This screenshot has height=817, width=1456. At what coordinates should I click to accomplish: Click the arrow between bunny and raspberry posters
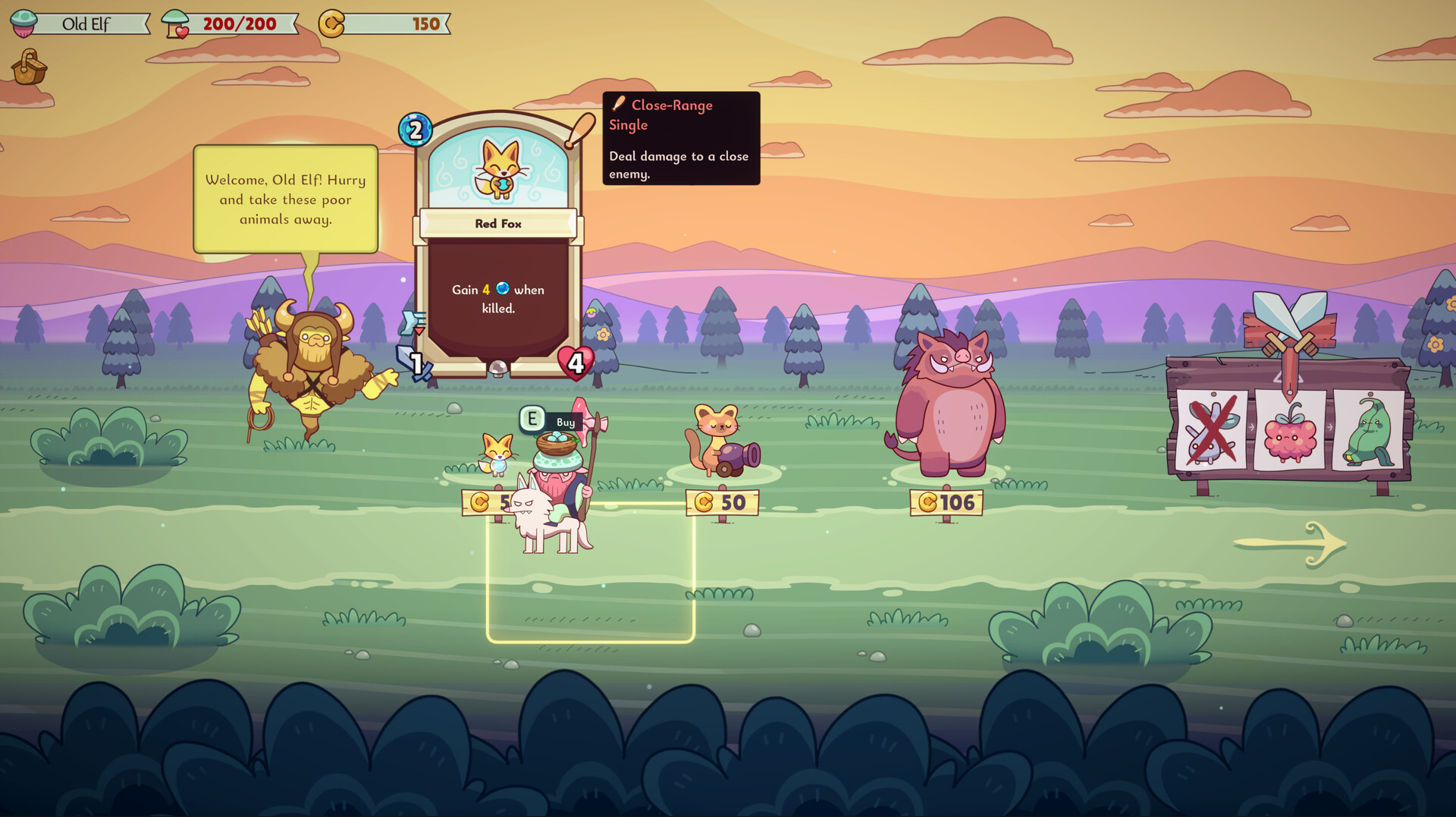pyautogui.click(x=1252, y=426)
